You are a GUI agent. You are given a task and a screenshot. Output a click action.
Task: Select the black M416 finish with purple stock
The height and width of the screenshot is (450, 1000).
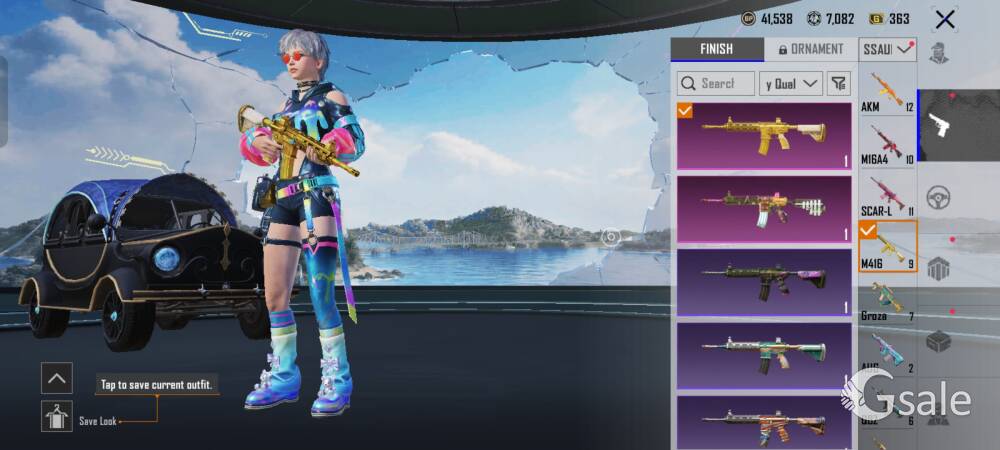pyautogui.click(x=764, y=281)
